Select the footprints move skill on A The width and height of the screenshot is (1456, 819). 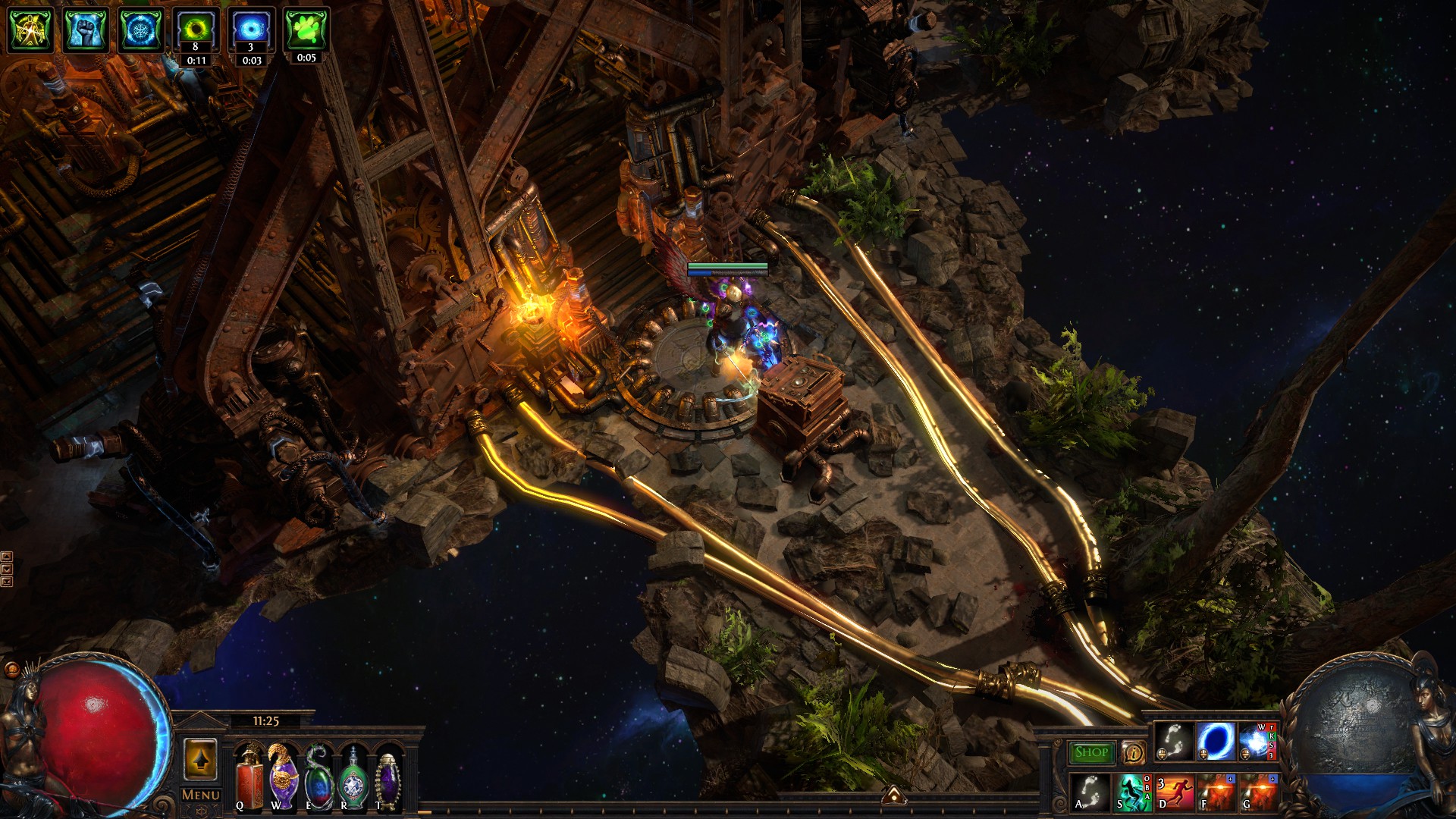coord(1090,792)
